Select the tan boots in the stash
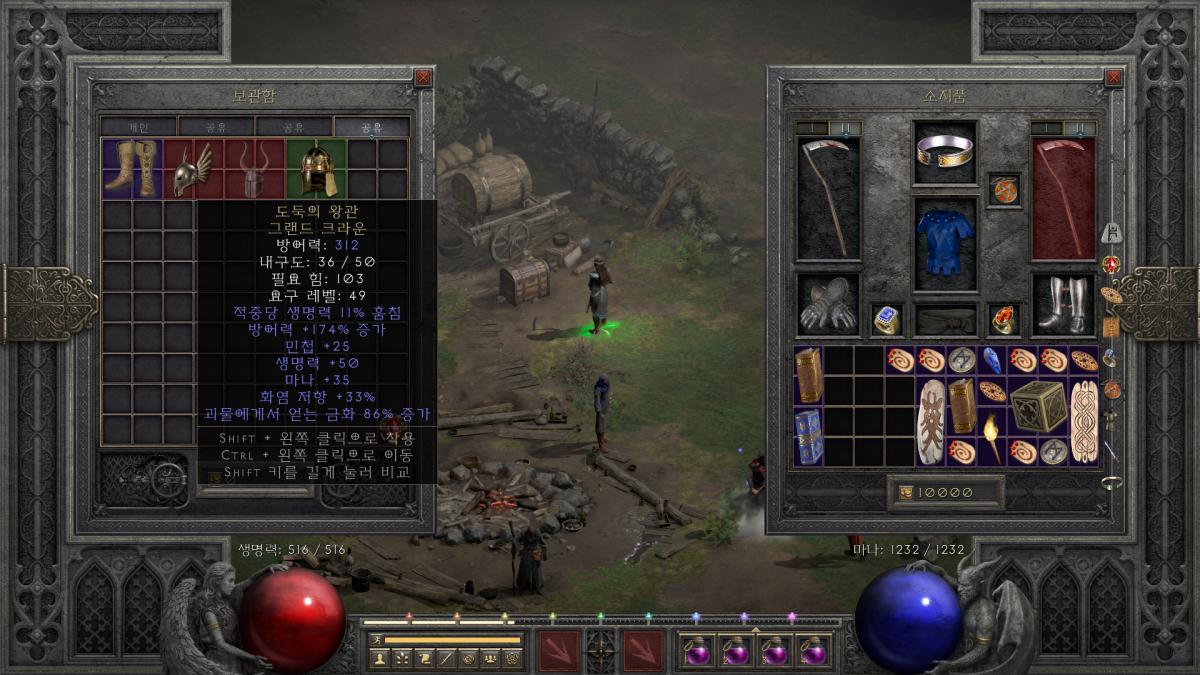 [133, 168]
